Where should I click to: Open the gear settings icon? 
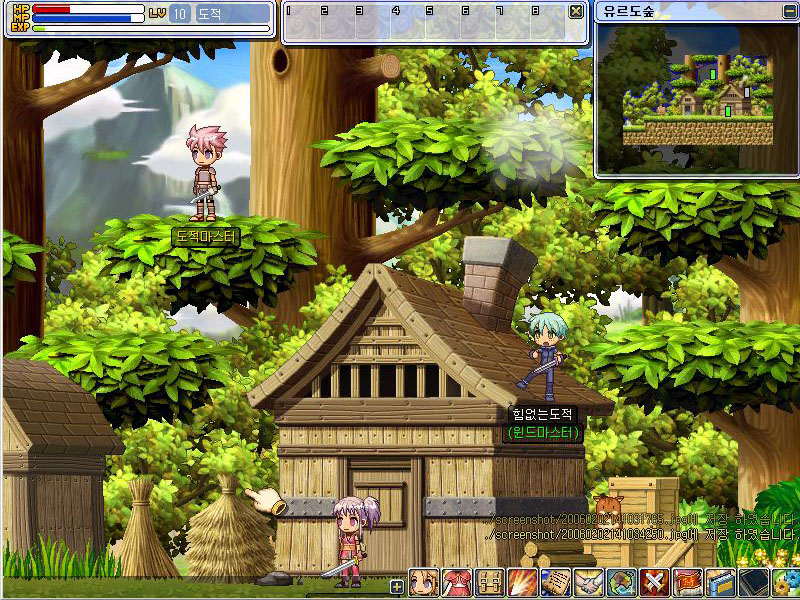786,582
